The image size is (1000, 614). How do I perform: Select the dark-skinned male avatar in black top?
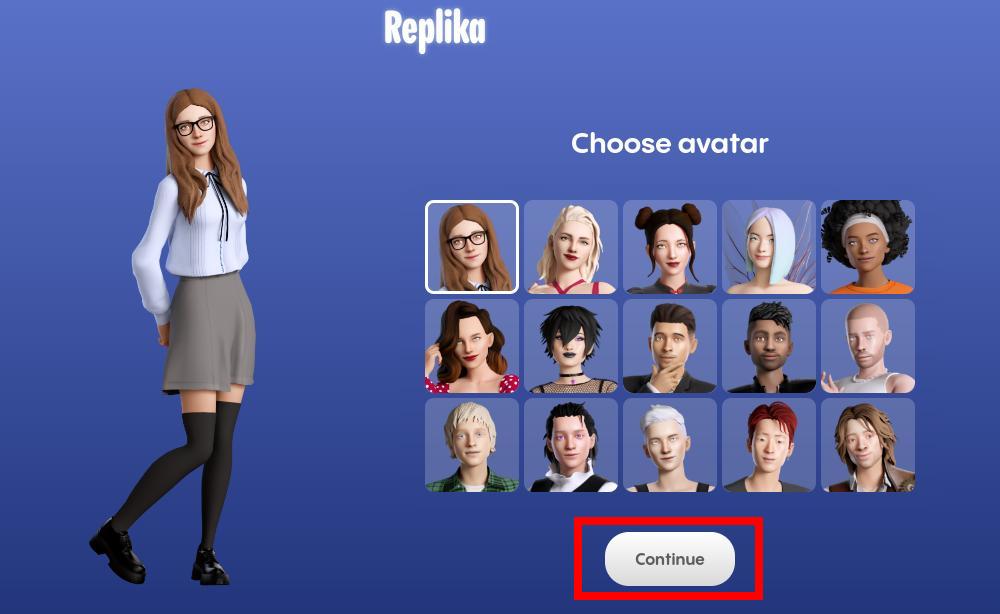click(x=769, y=346)
